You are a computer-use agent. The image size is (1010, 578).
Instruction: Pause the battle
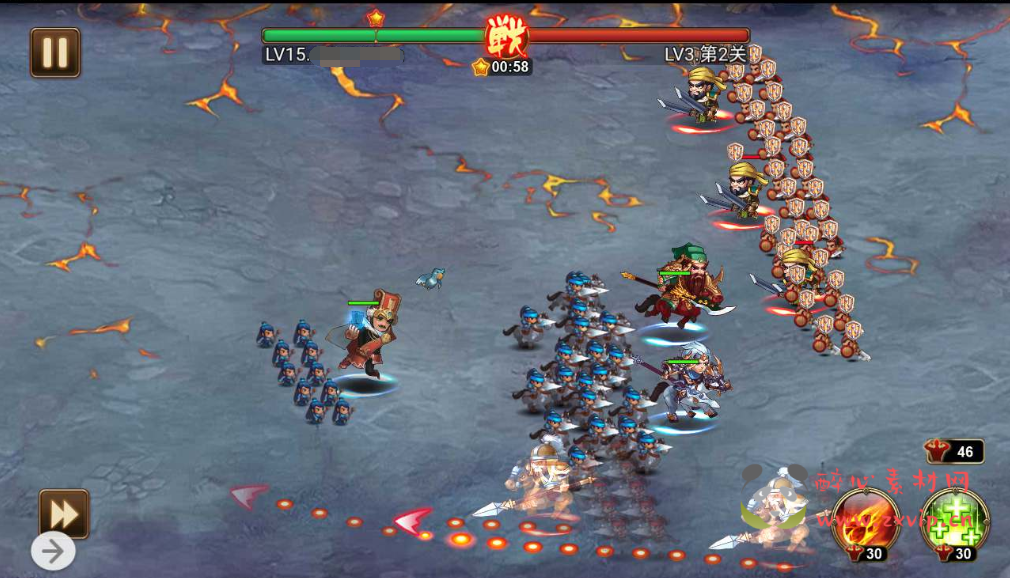(x=55, y=53)
